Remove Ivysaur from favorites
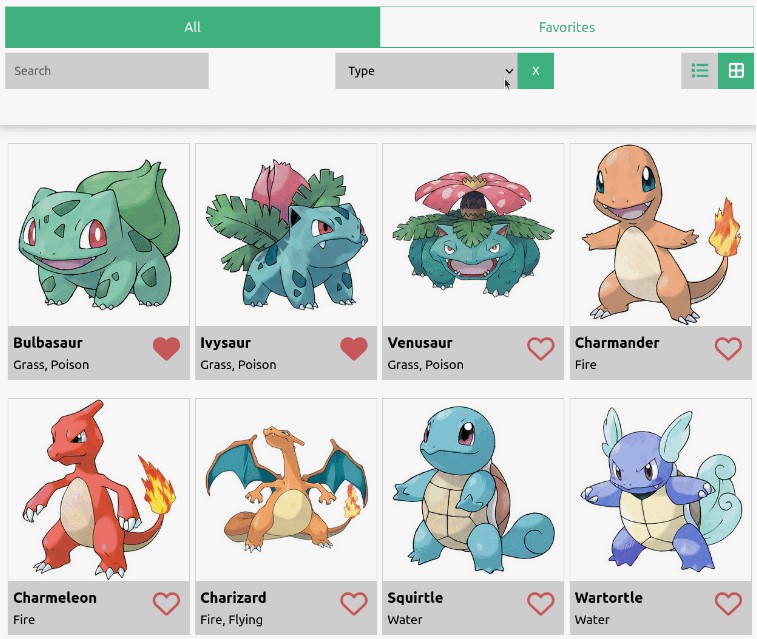 click(354, 348)
